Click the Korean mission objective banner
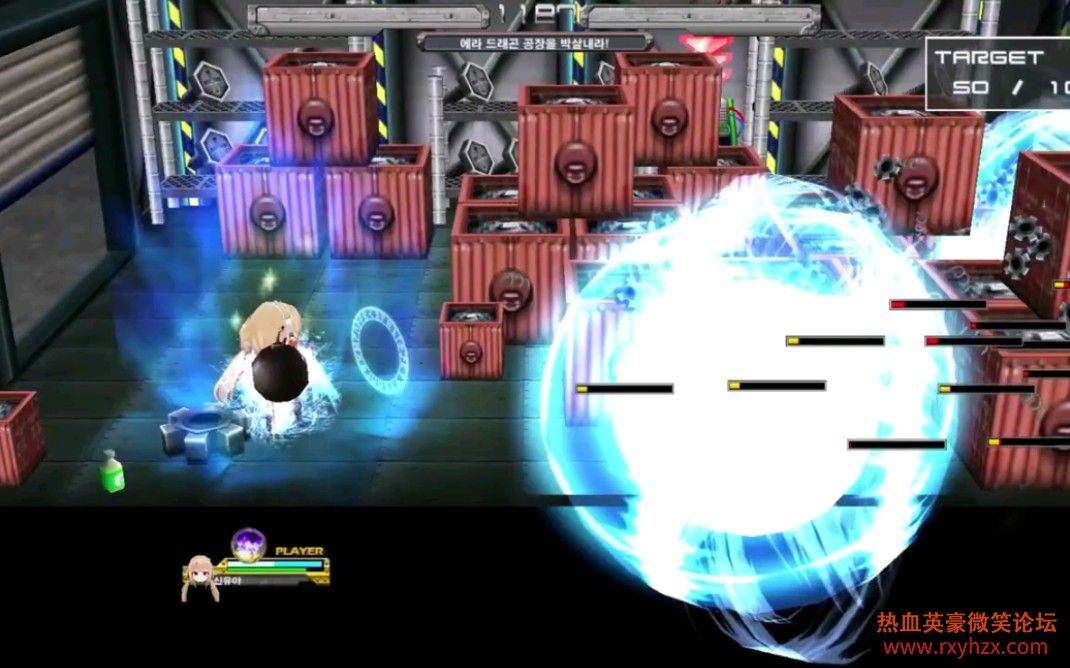 click(535, 42)
